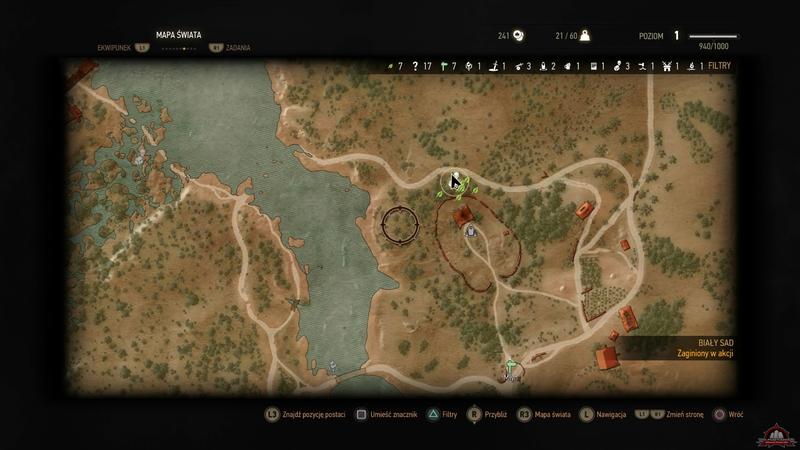The height and width of the screenshot is (450, 800).
Task: Select the question mark filter entry
Action: (416, 66)
